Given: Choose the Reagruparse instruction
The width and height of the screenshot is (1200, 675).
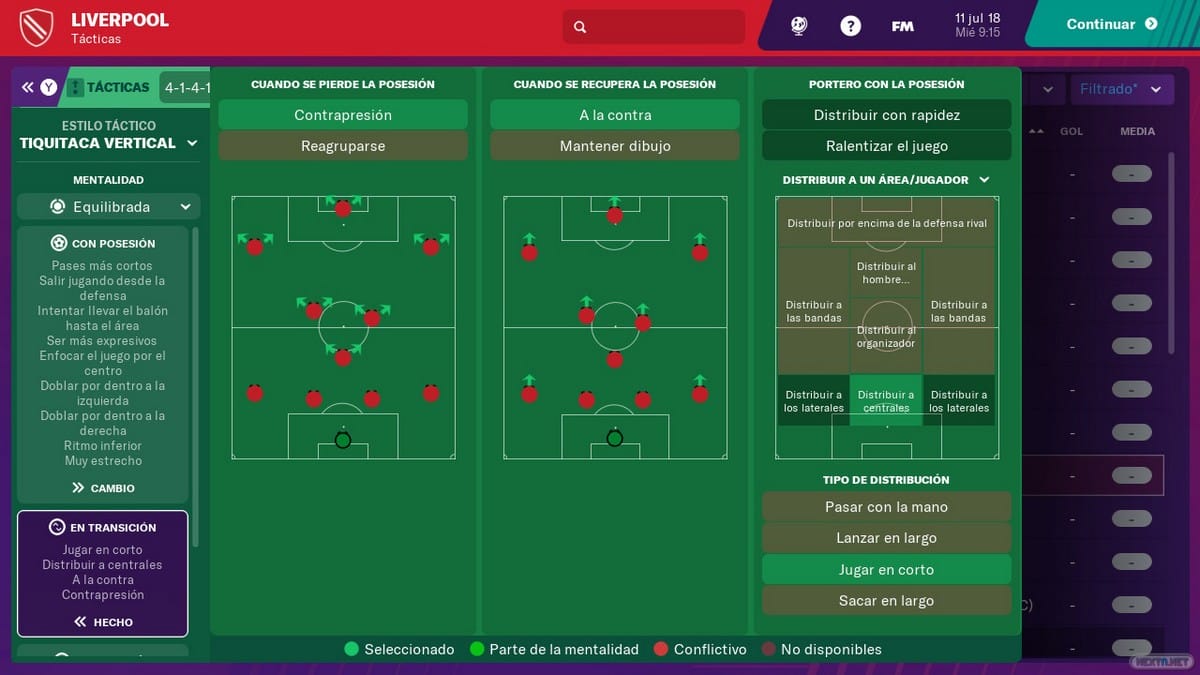Looking at the screenshot, I should click(x=343, y=146).
